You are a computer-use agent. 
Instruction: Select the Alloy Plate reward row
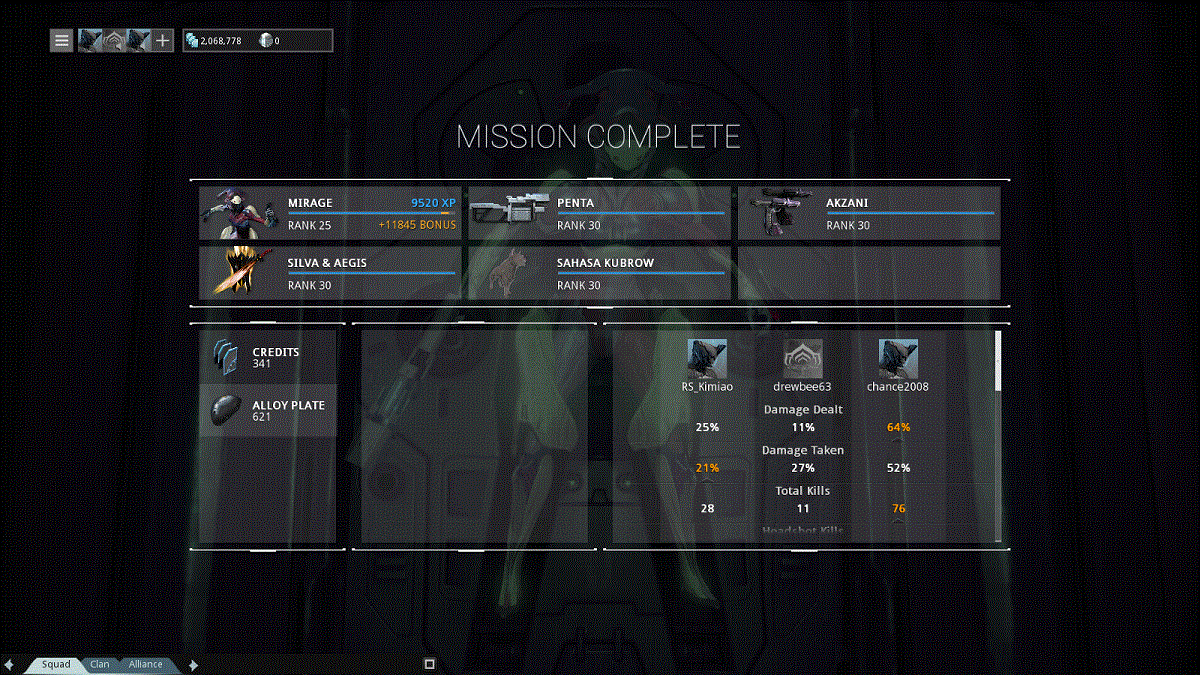(x=268, y=410)
